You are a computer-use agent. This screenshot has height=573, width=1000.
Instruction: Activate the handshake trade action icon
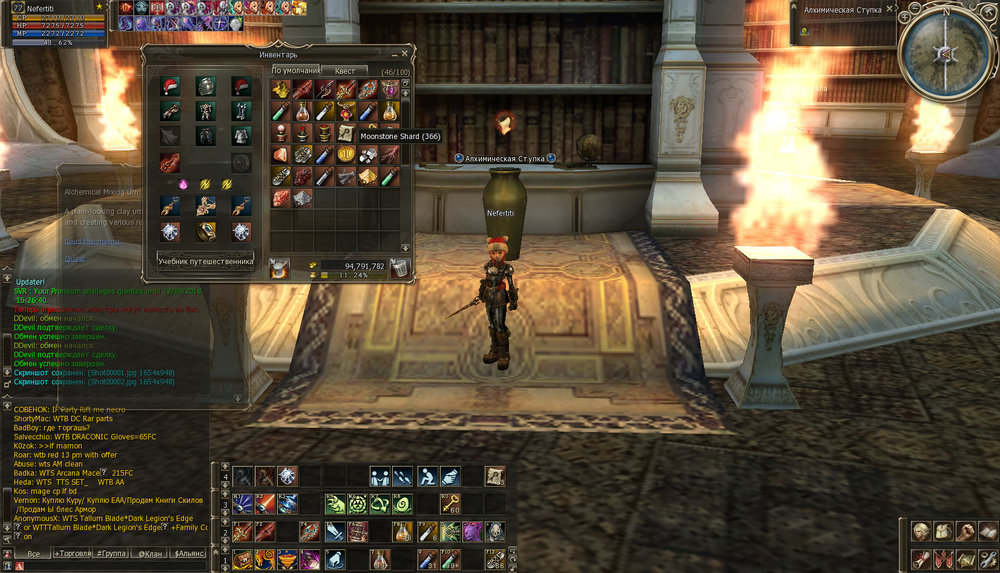click(x=379, y=476)
